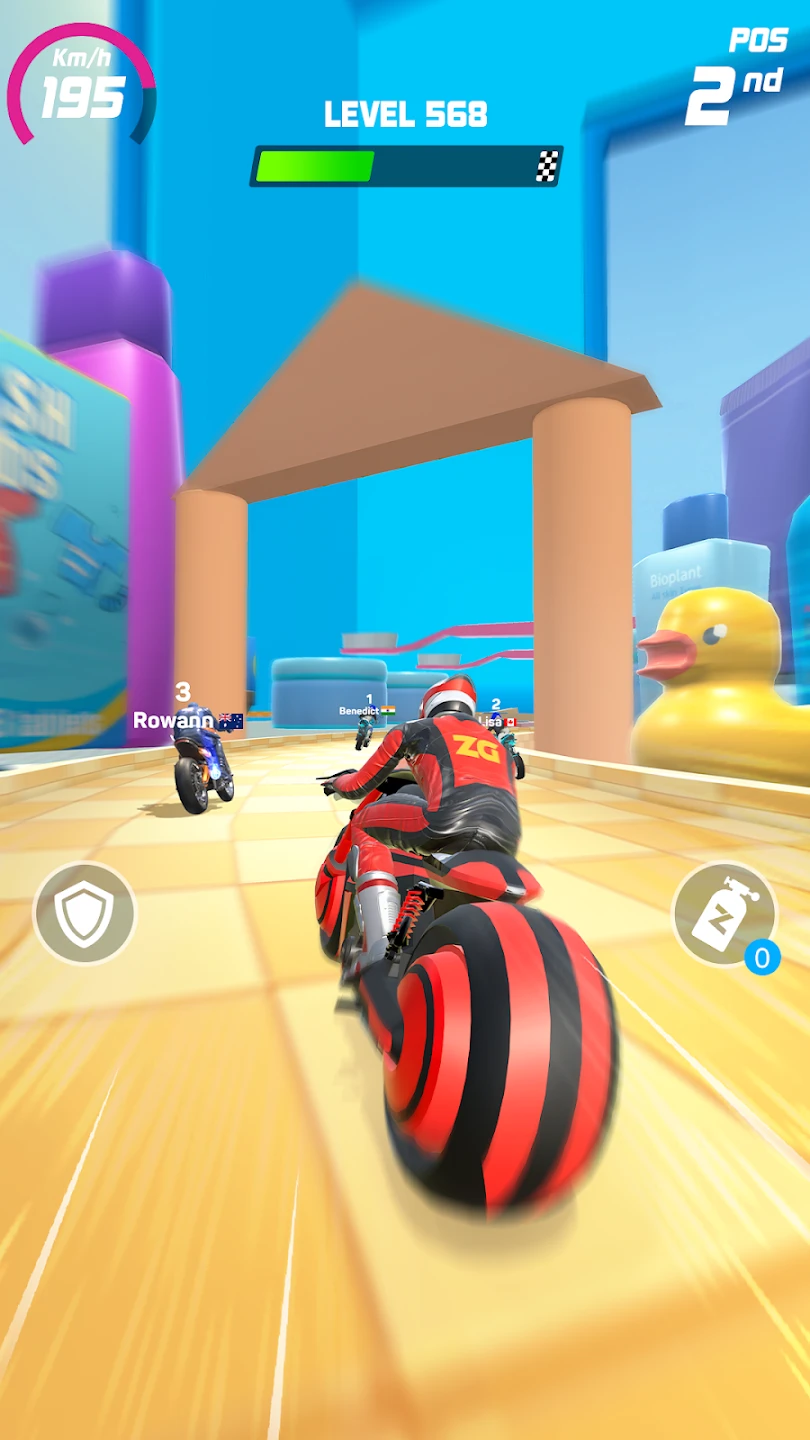Activate the shield power-up button
The image size is (810, 1440).
click(x=85, y=913)
